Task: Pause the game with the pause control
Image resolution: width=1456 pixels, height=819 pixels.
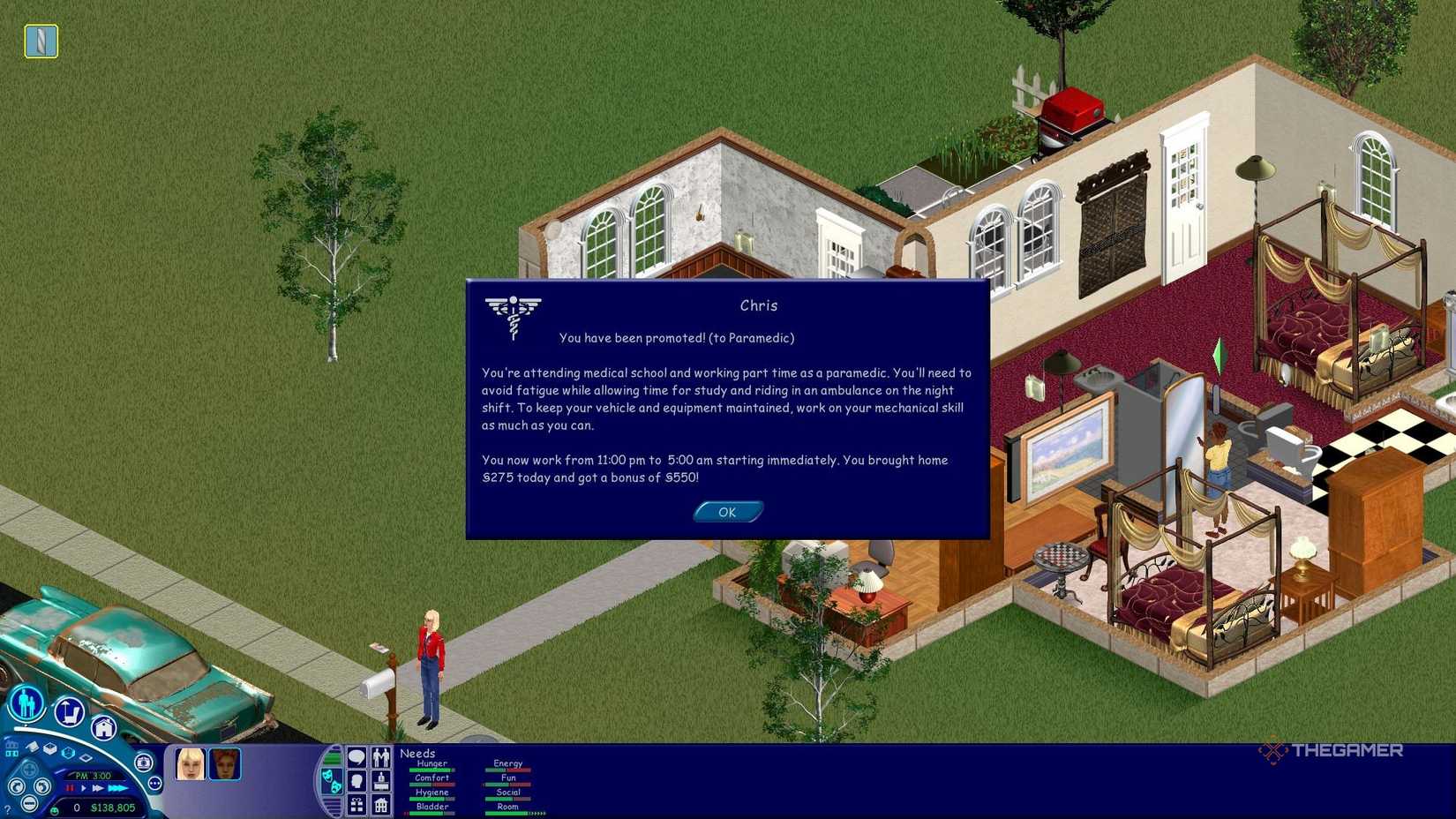Action: point(70,787)
